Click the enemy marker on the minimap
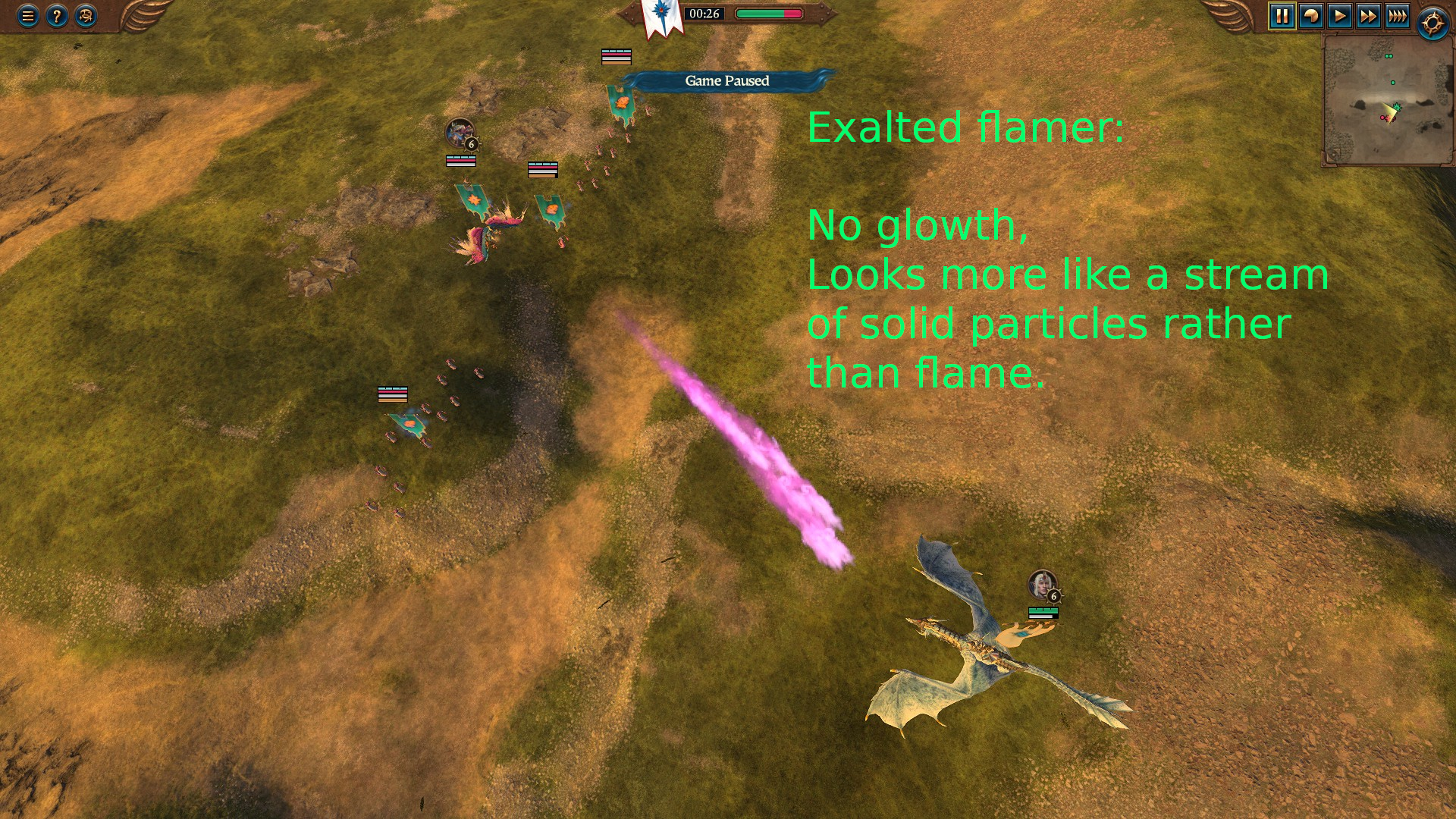This screenshot has width=1456, height=819. [x=1382, y=117]
